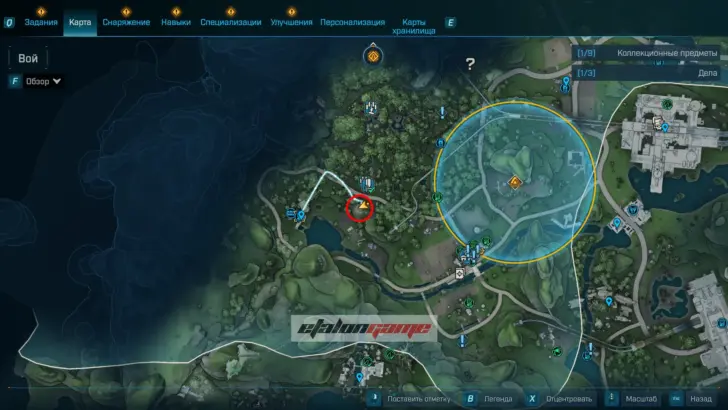Image resolution: width=728 pixels, height=410 pixels.
Task: Open the Коллекционные предметы tracker
Action: (649, 54)
